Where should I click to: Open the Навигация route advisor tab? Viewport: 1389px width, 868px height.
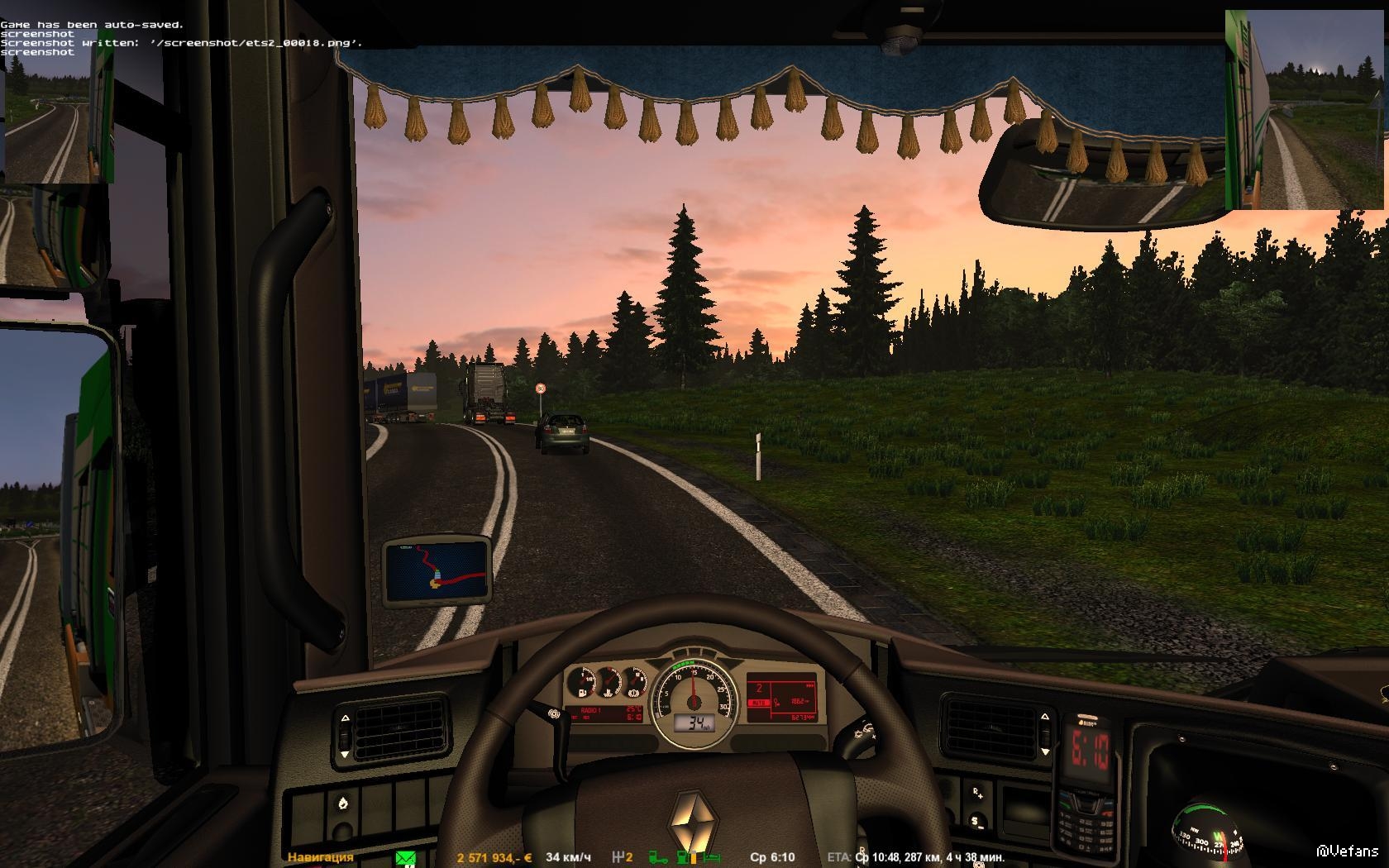tap(320, 857)
